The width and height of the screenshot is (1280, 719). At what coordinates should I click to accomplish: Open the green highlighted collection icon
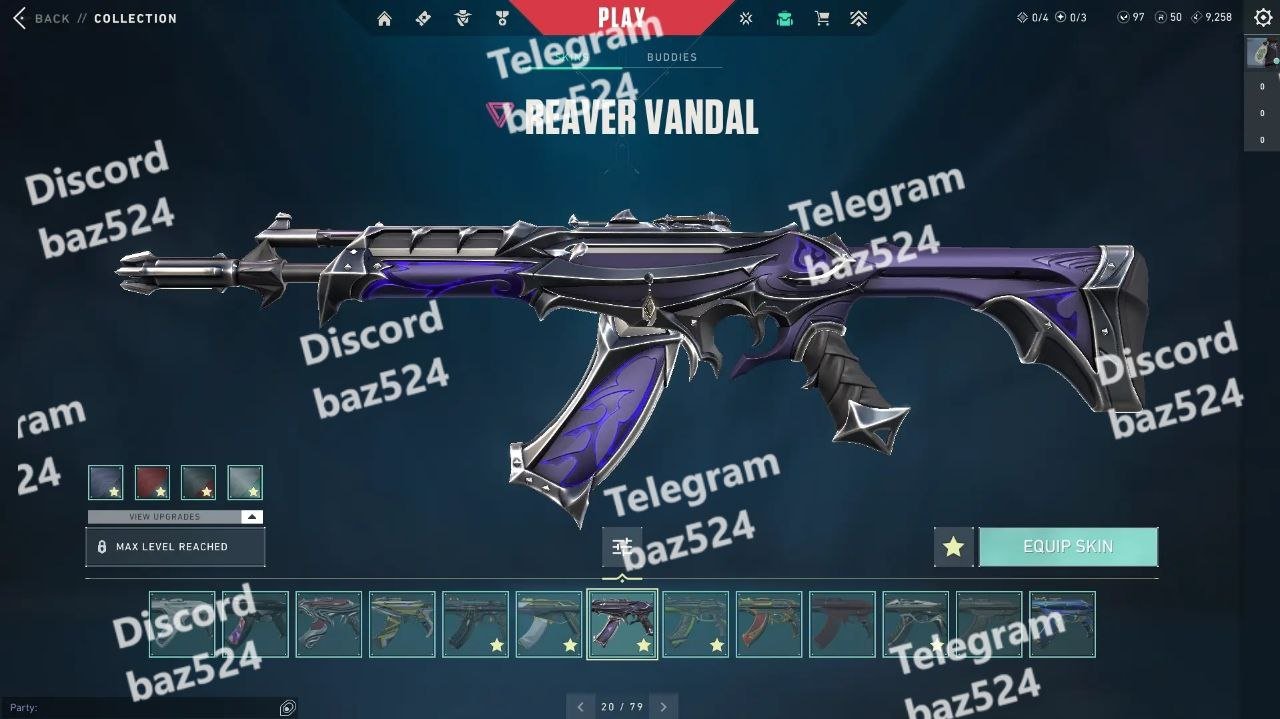tap(785, 18)
